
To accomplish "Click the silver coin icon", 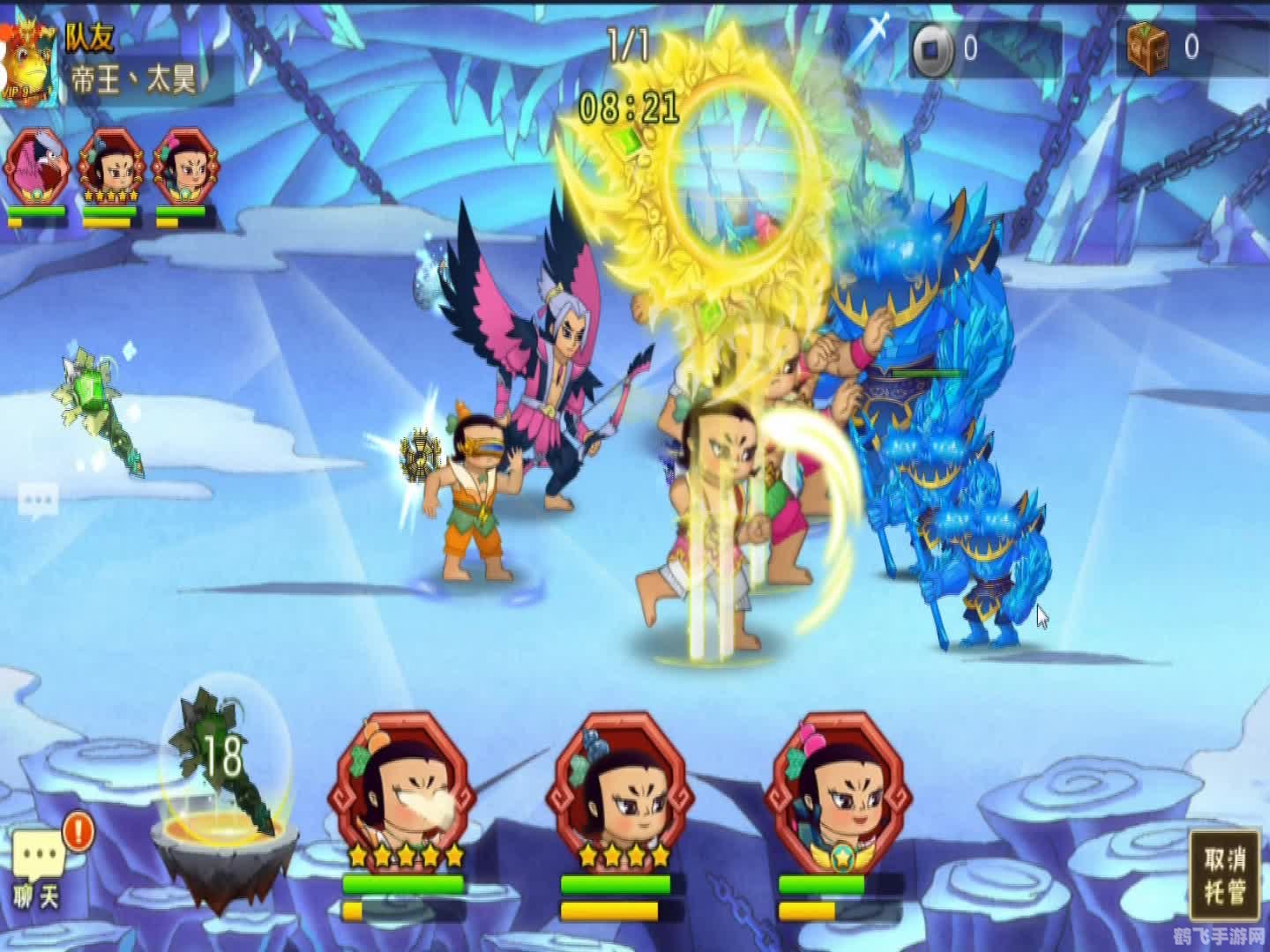I will pyautogui.click(x=931, y=49).
